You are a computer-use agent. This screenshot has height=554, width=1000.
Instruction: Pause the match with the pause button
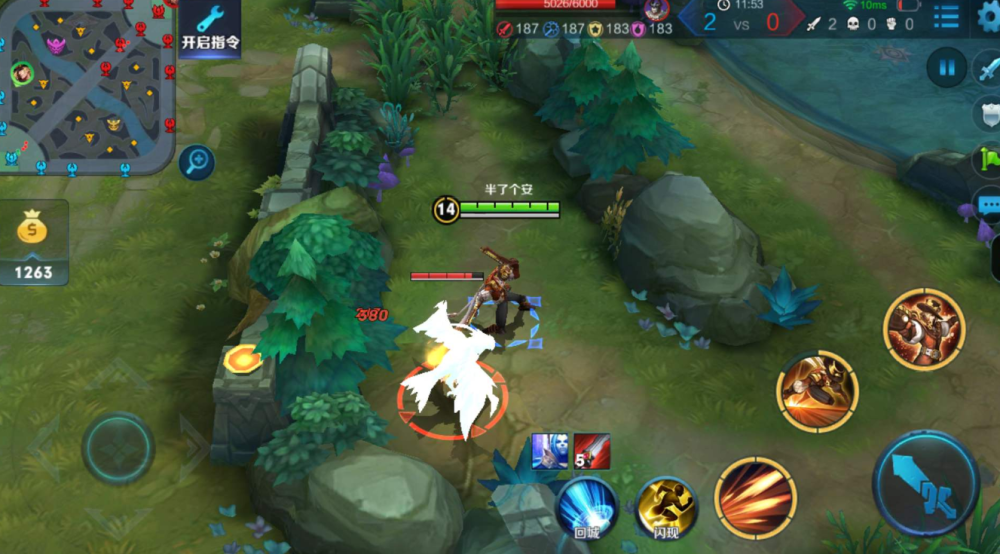[x=945, y=69]
